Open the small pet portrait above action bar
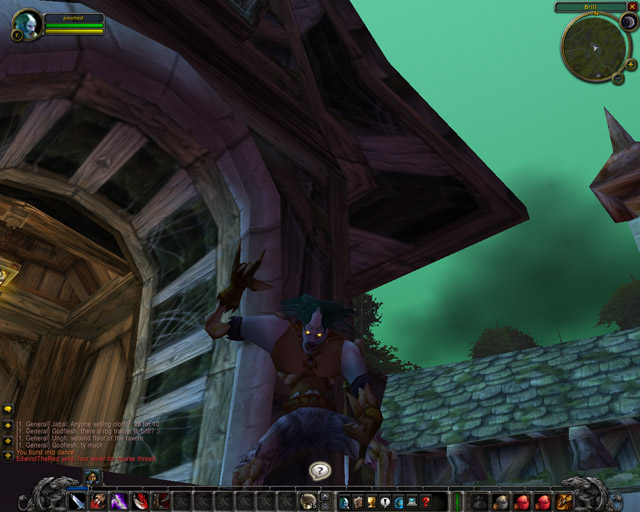The image size is (640, 512). click(x=91, y=477)
